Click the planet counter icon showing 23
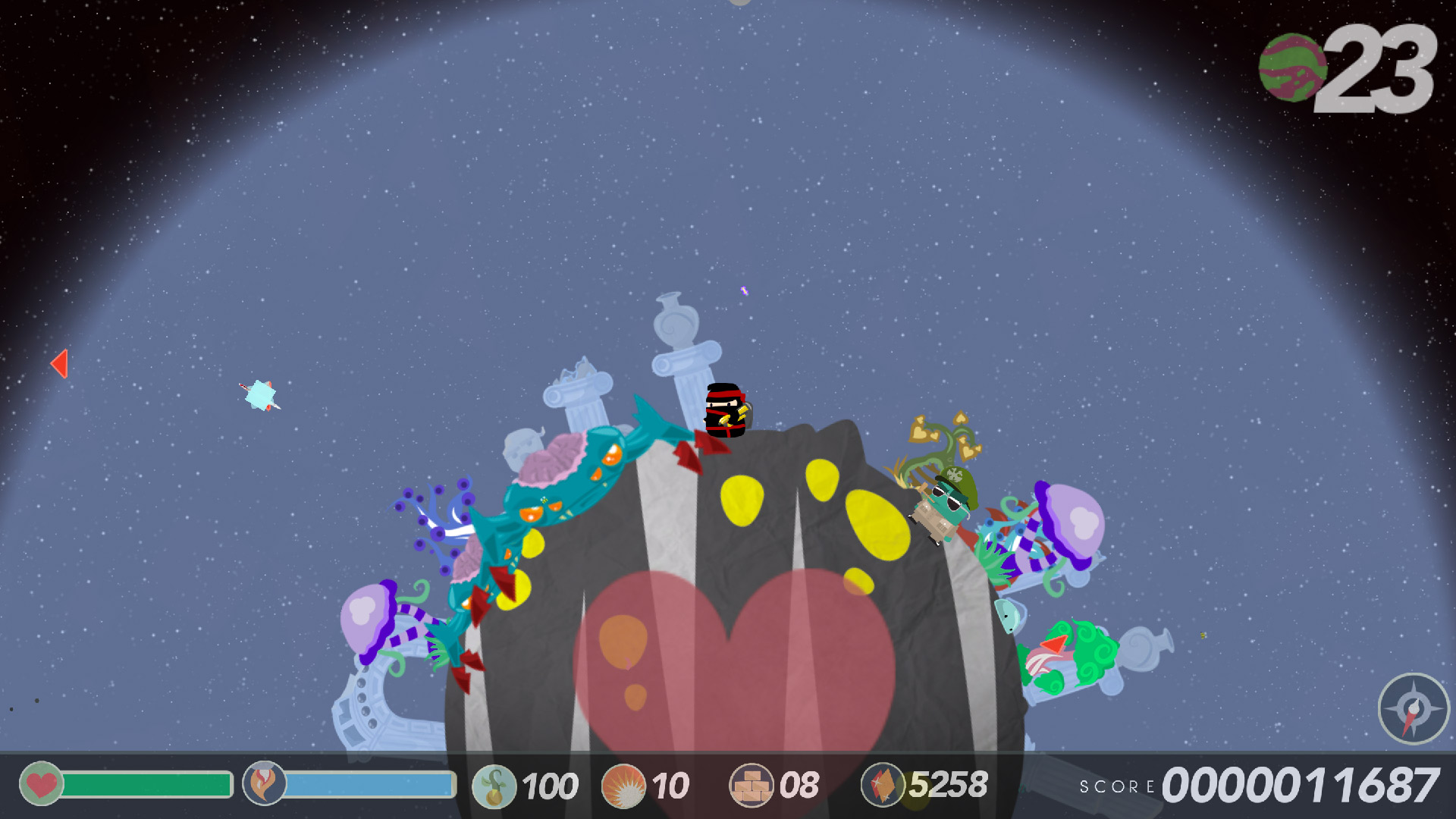Image resolution: width=1456 pixels, height=819 pixels. point(1294,68)
